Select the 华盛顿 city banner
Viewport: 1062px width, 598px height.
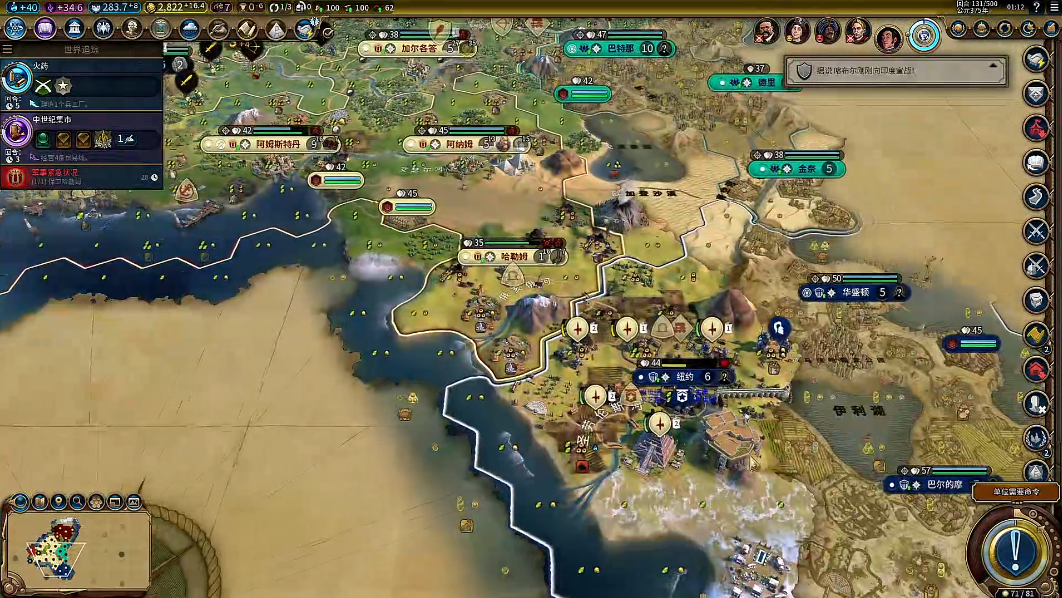851,292
